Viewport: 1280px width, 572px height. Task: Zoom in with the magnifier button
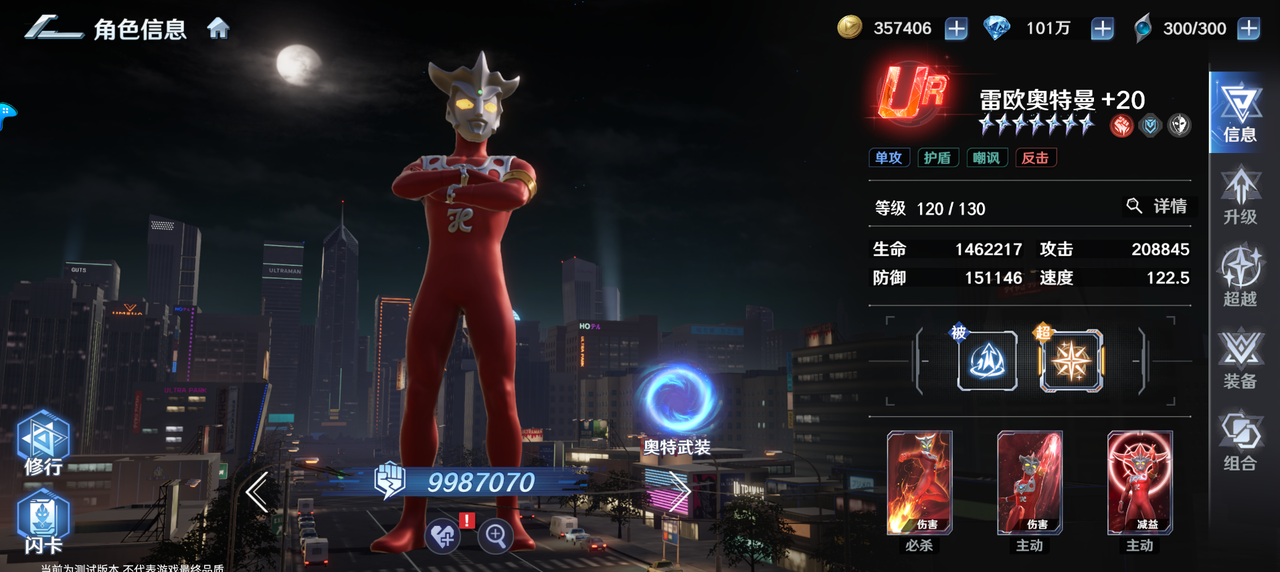click(x=495, y=536)
